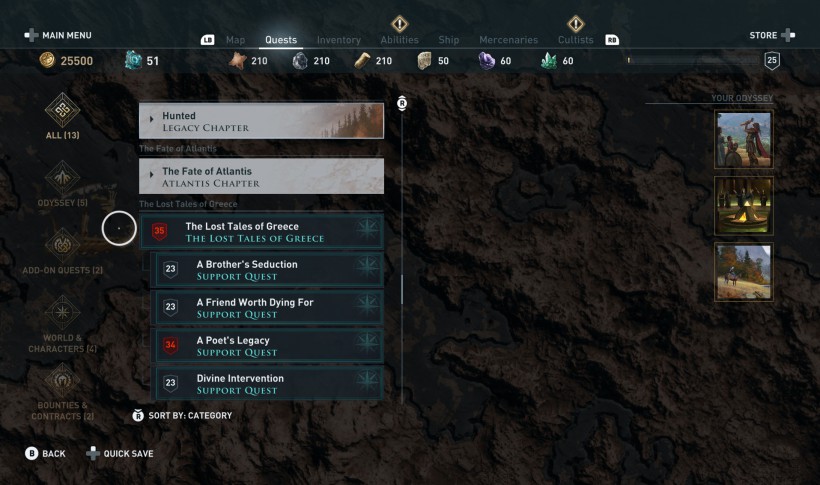Viewport: 820px width, 485px height.
Task: Select The Lost Tales of Greece quest
Action: (262, 232)
